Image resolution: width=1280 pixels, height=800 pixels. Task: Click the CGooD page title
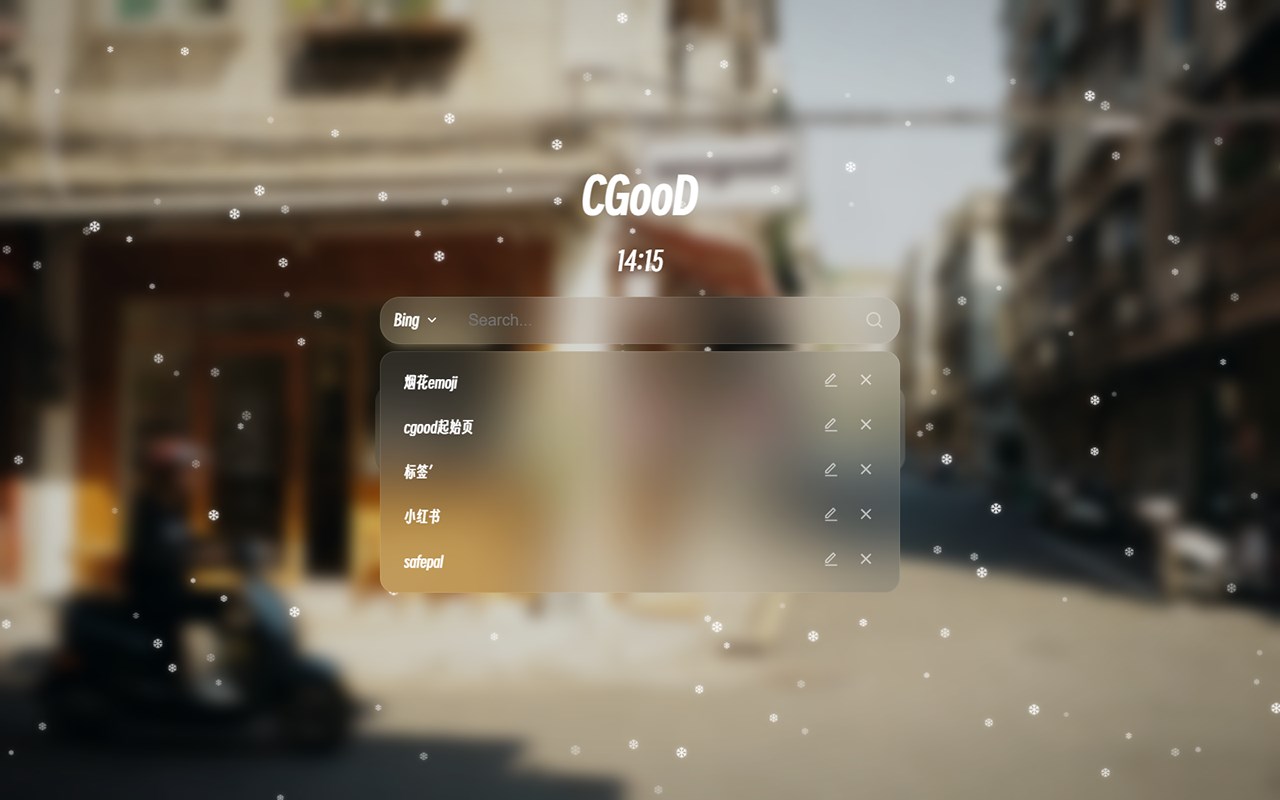[641, 197]
